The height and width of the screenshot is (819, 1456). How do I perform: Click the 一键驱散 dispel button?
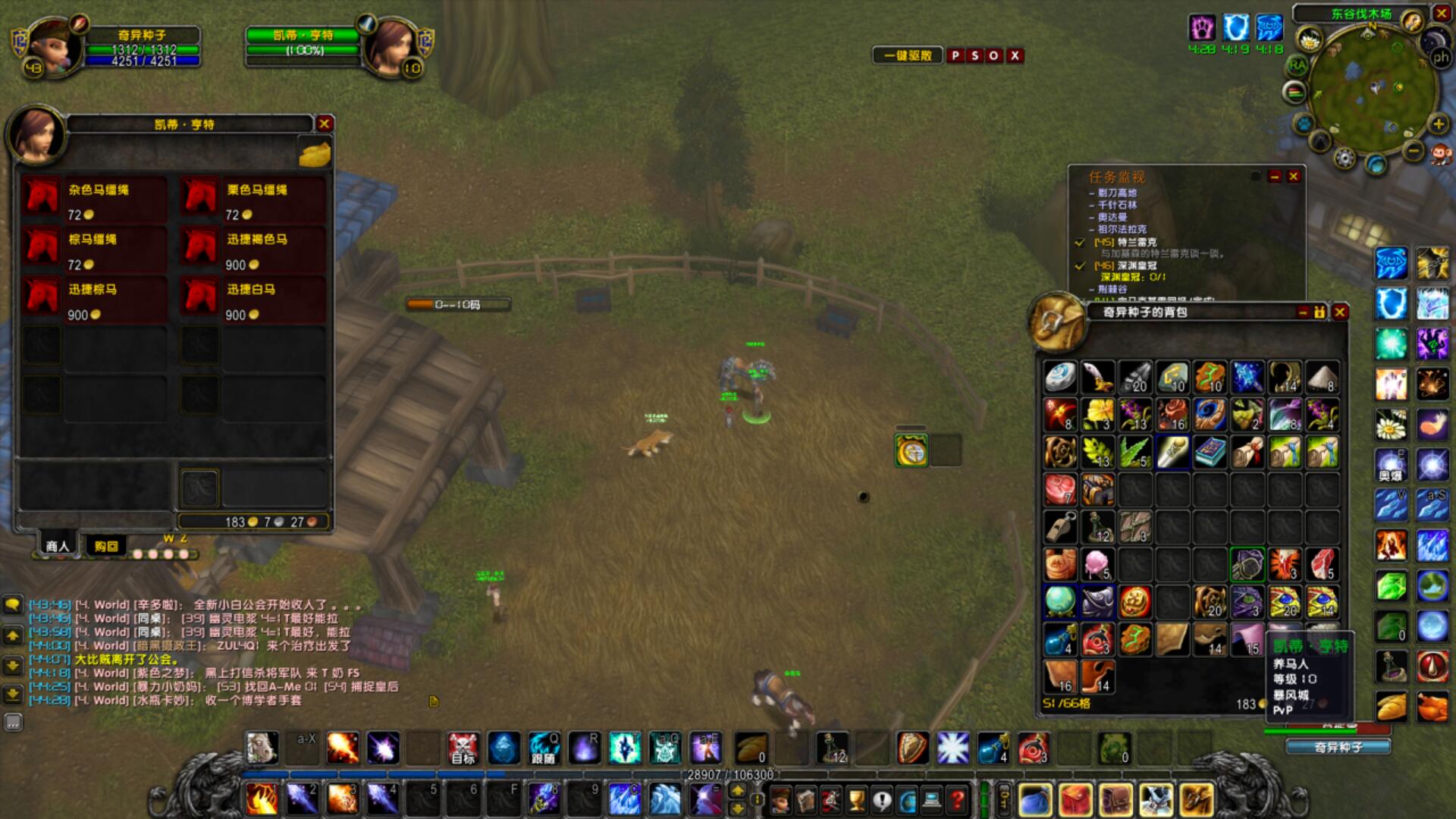pos(908,55)
